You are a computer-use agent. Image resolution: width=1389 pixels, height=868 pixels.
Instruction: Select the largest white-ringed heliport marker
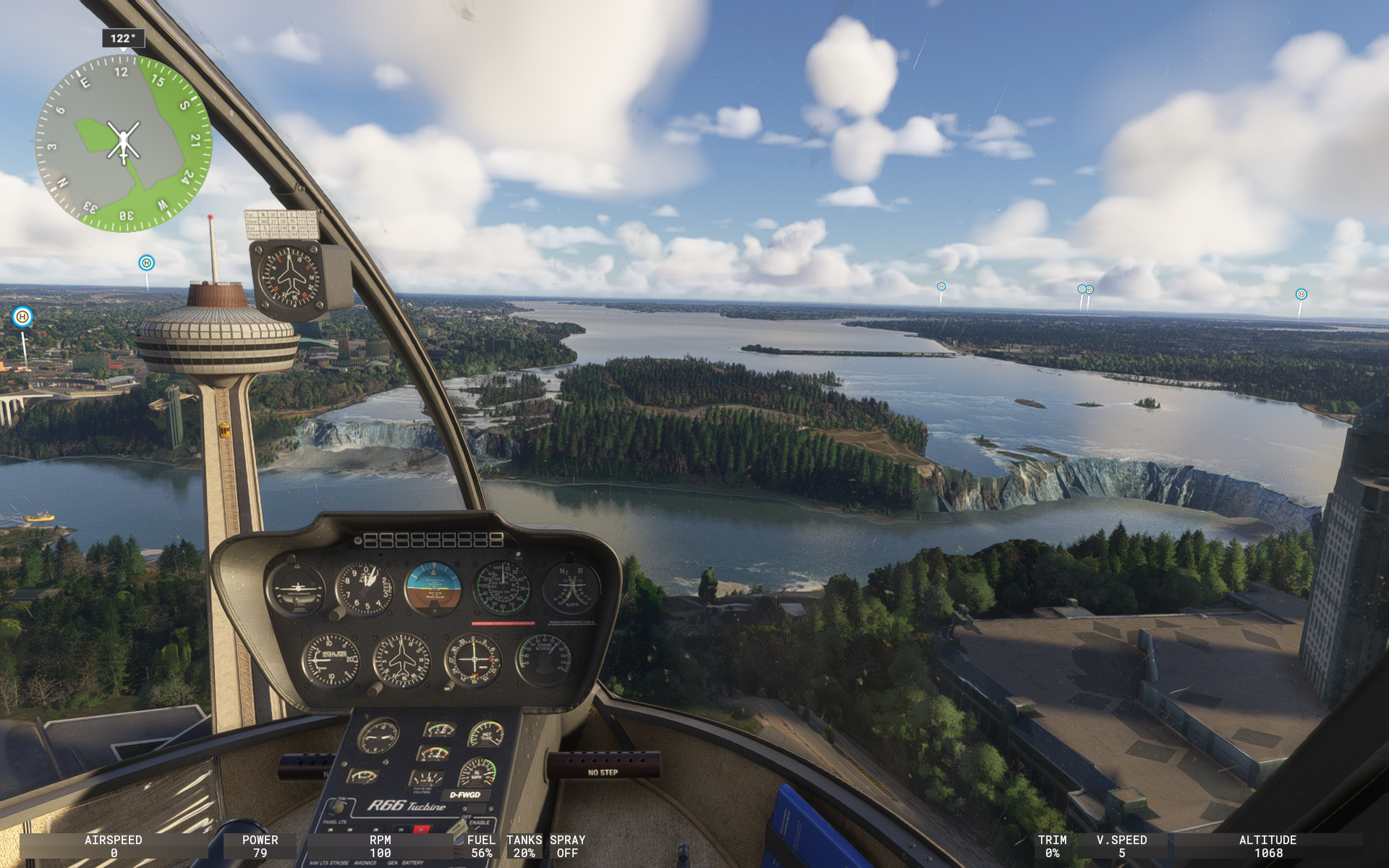(x=22, y=317)
